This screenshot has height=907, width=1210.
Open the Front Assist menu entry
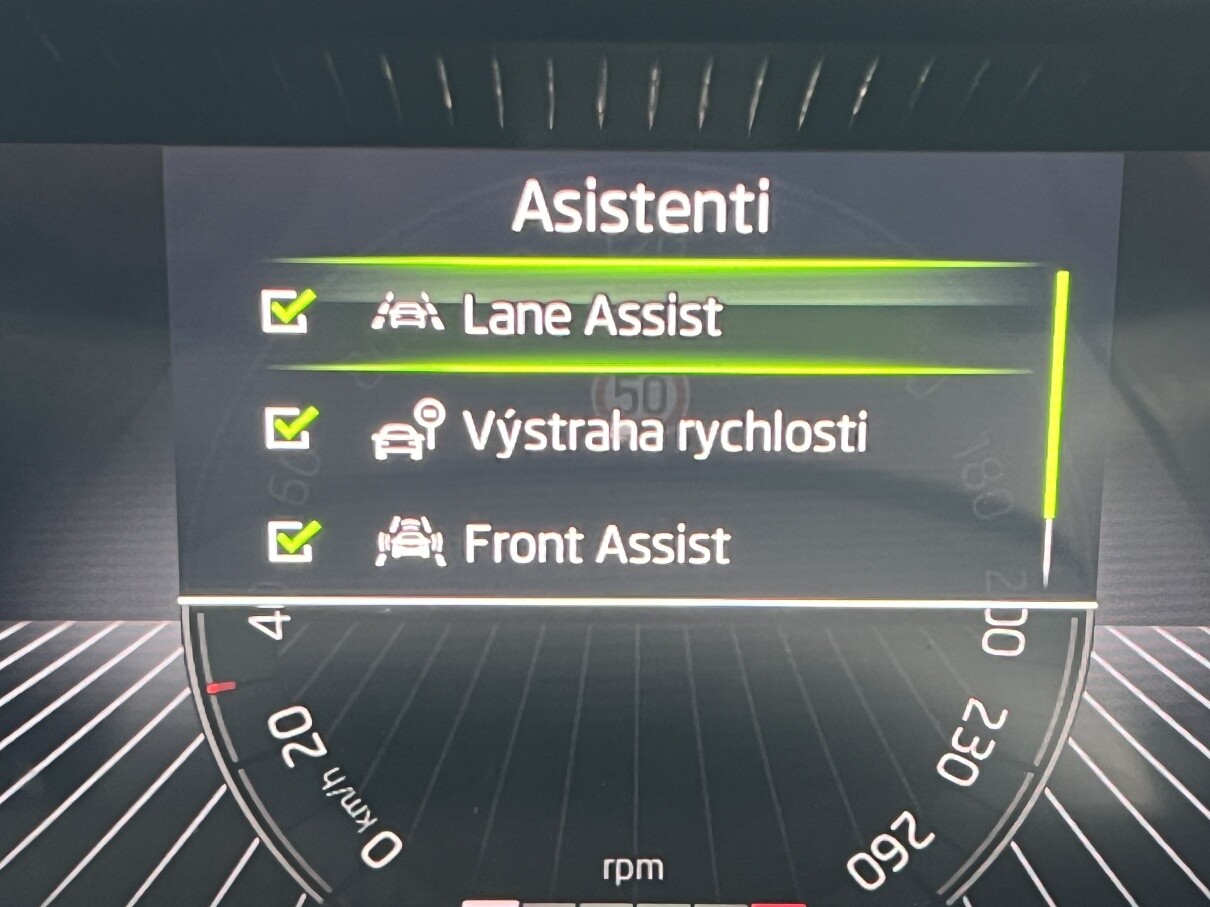[596, 546]
